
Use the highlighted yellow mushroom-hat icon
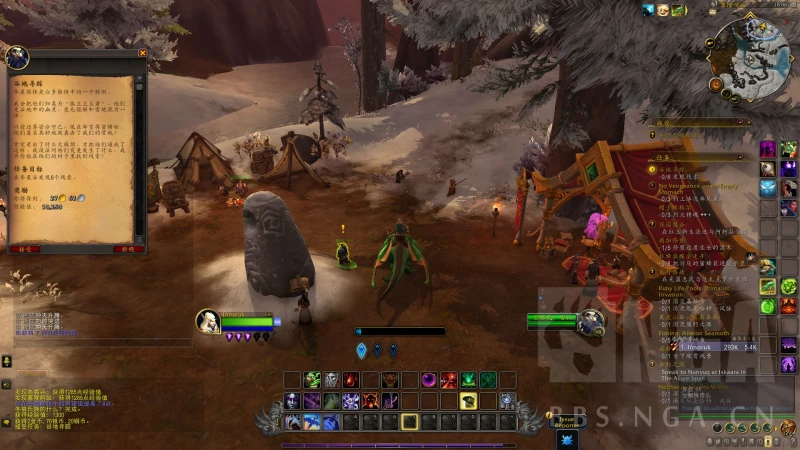(x=467, y=401)
